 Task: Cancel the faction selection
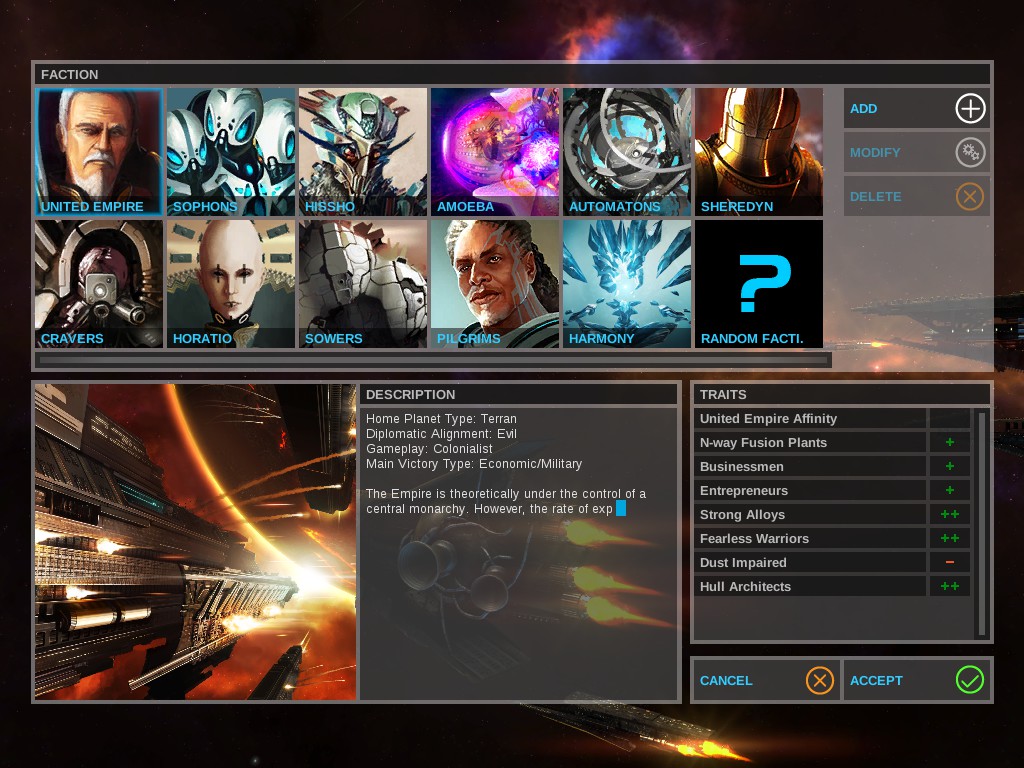point(766,680)
